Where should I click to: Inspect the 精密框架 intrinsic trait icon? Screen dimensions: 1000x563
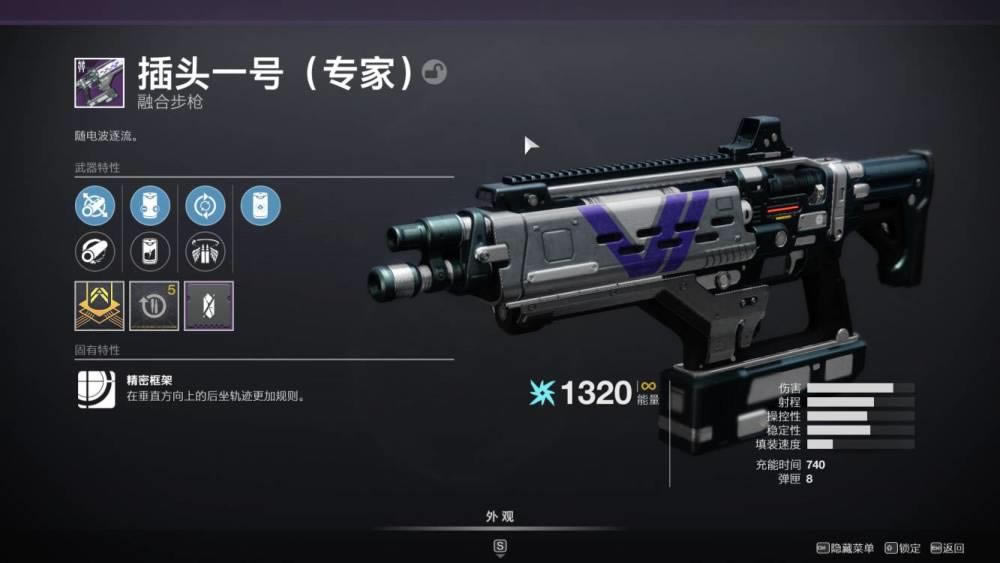[x=97, y=389]
